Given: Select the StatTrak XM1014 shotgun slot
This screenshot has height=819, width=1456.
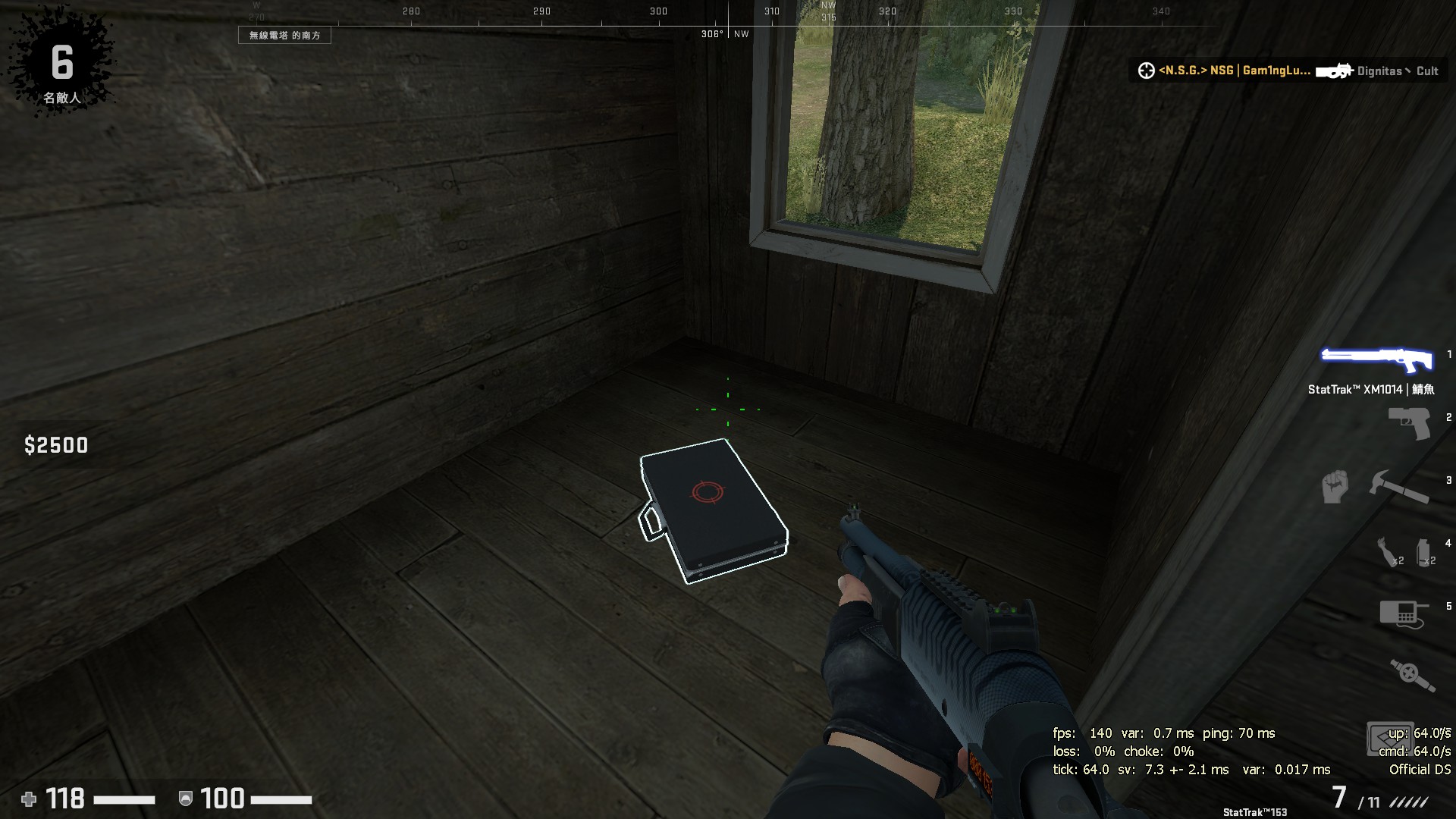Looking at the screenshot, I should click(x=1377, y=360).
